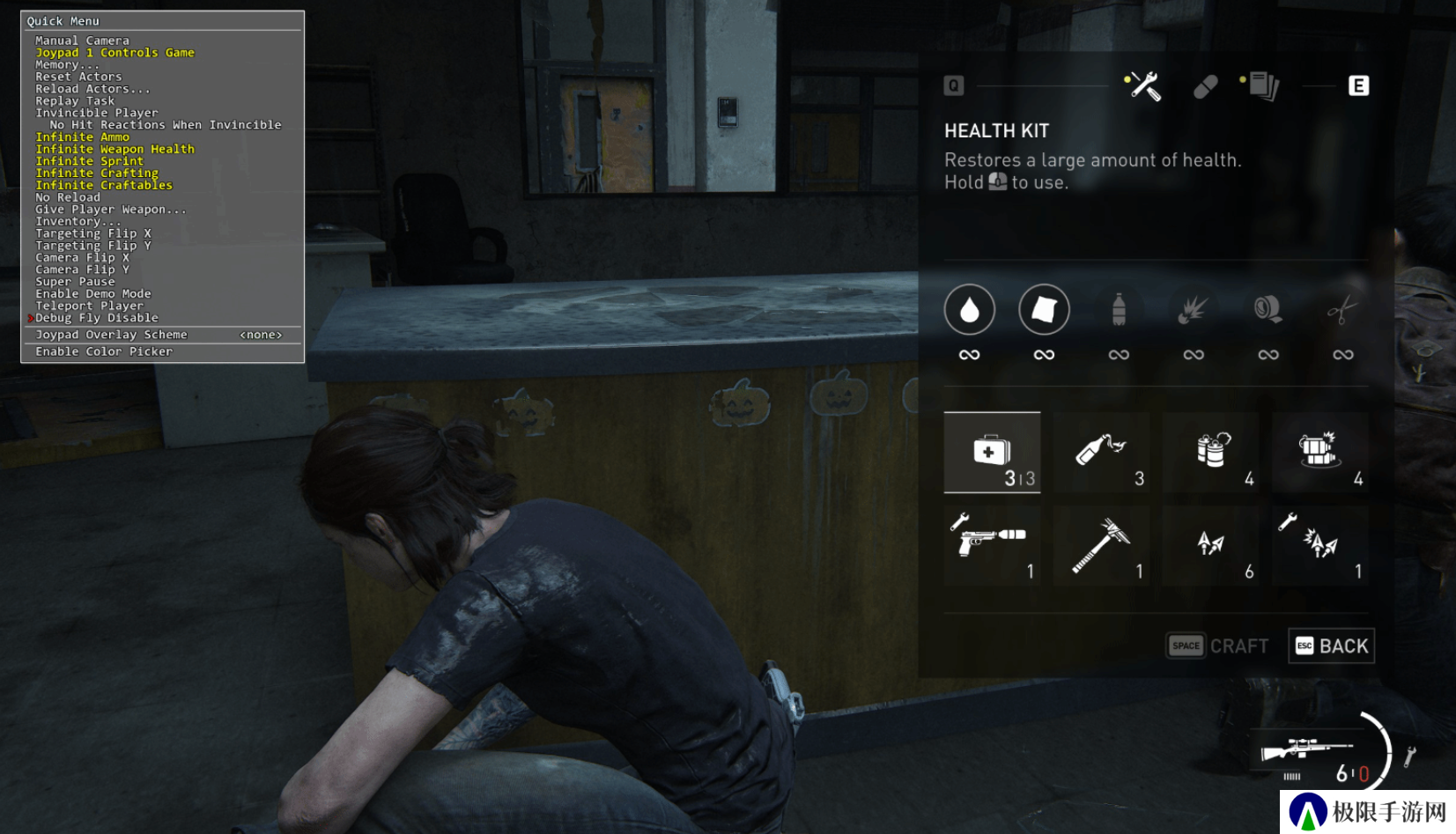
Task: Choose the Teleport Player entry
Action: [89, 306]
